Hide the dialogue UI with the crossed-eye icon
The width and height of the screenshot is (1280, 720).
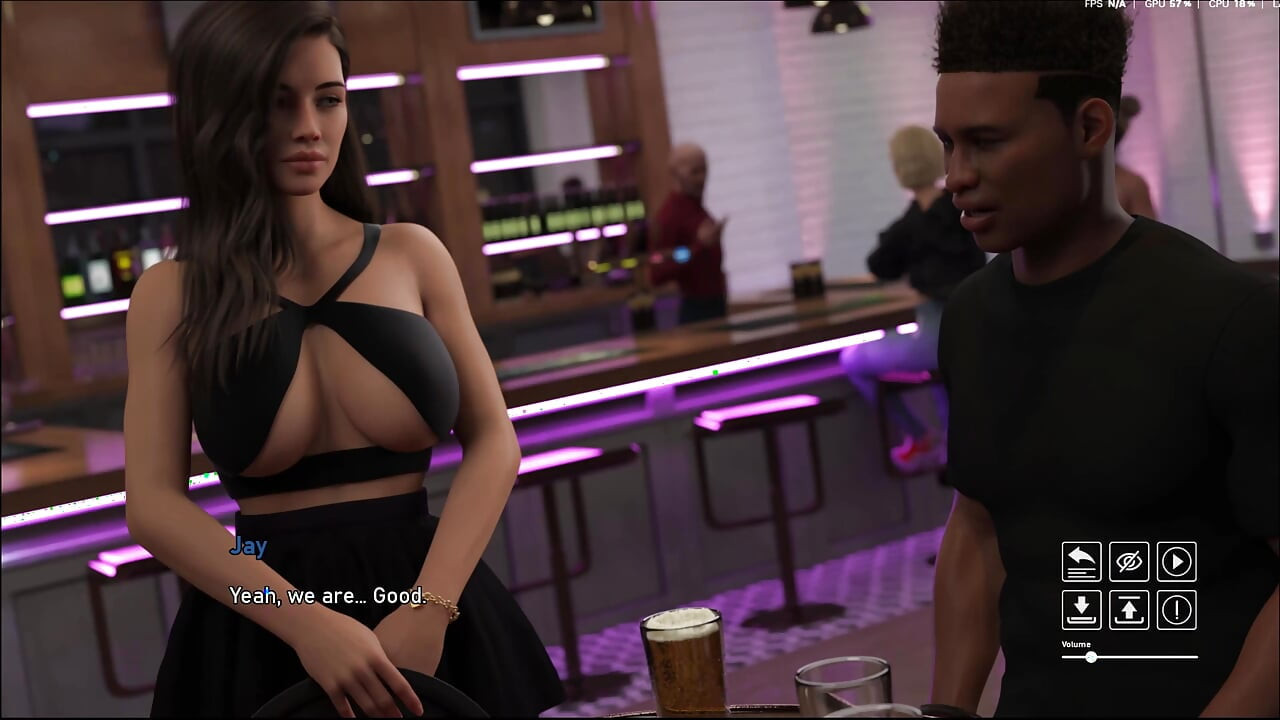point(1129,561)
